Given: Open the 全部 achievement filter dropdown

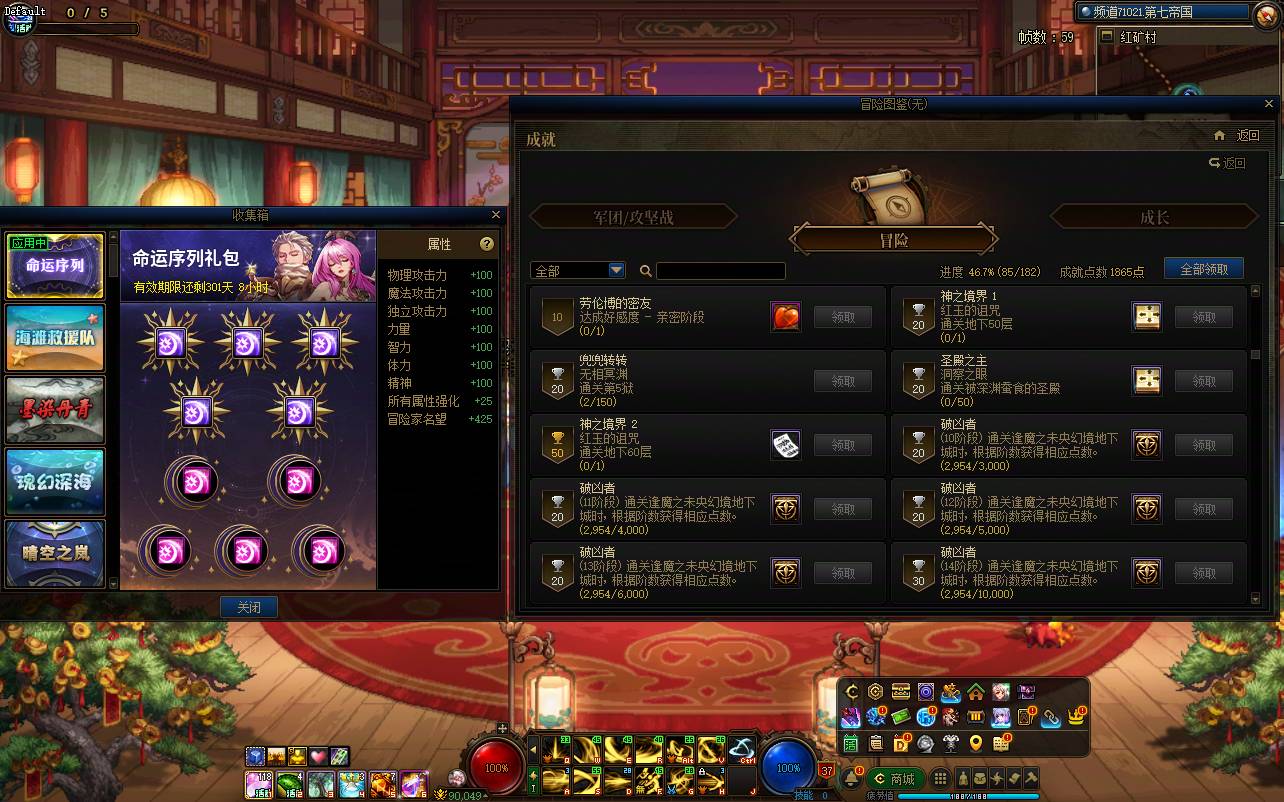Looking at the screenshot, I should coord(578,270).
